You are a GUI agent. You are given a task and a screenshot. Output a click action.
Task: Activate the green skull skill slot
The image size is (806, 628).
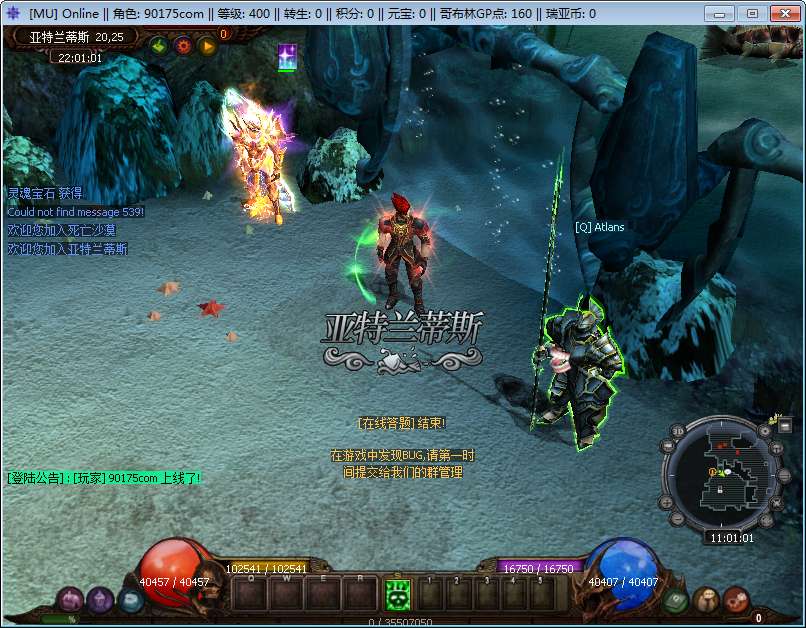coord(398,595)
